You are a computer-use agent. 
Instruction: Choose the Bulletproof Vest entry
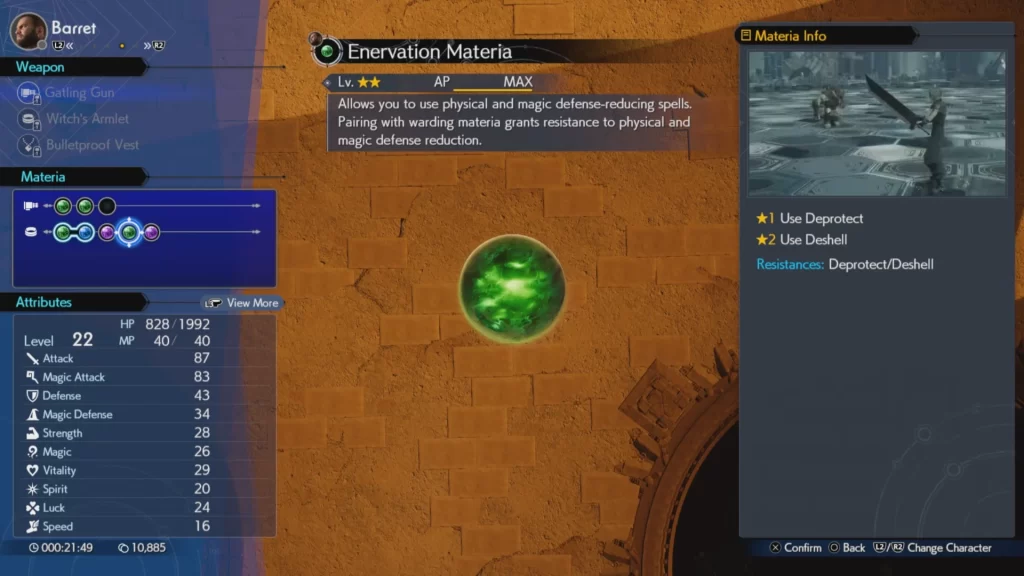coord(92,145)
